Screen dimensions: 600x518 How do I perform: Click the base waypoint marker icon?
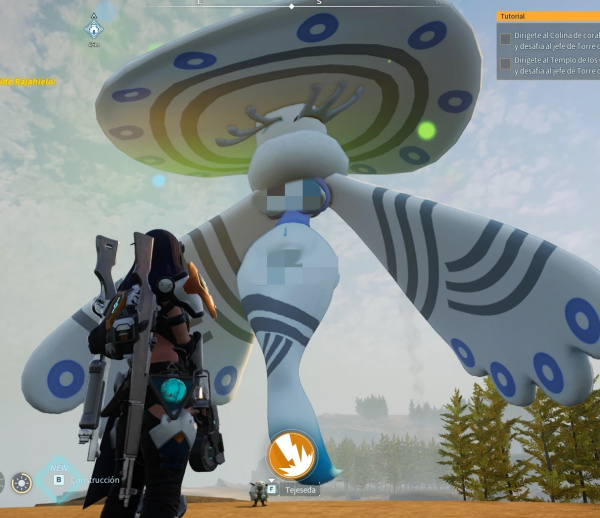click(93, 26)
